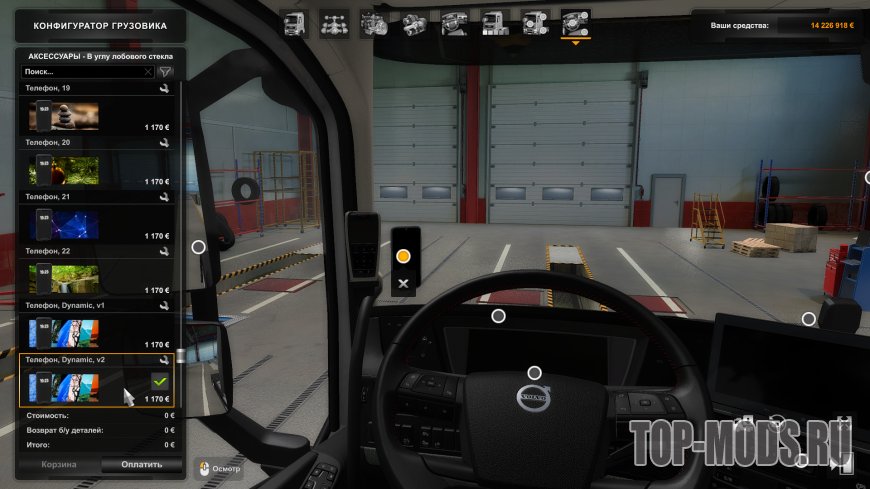Click the Осмотр view button
Viewport: 870px width, 489px height.
click(218, 465)
